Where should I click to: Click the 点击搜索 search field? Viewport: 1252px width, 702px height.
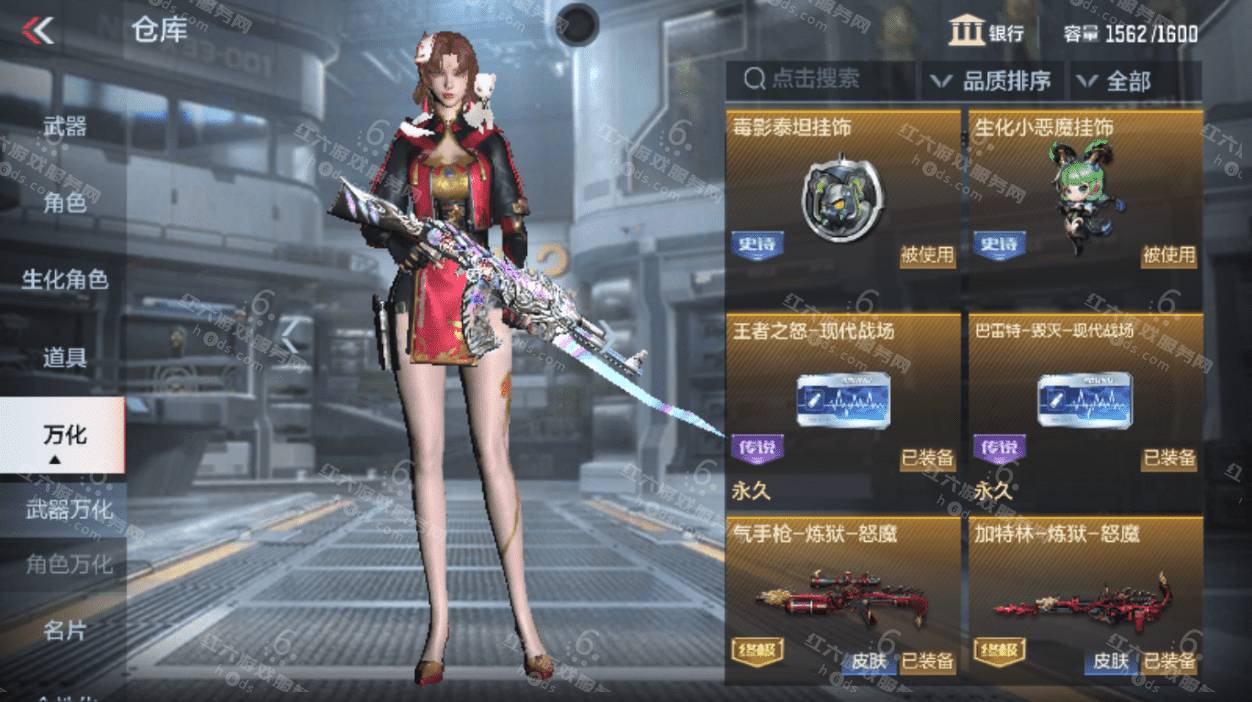820,80
